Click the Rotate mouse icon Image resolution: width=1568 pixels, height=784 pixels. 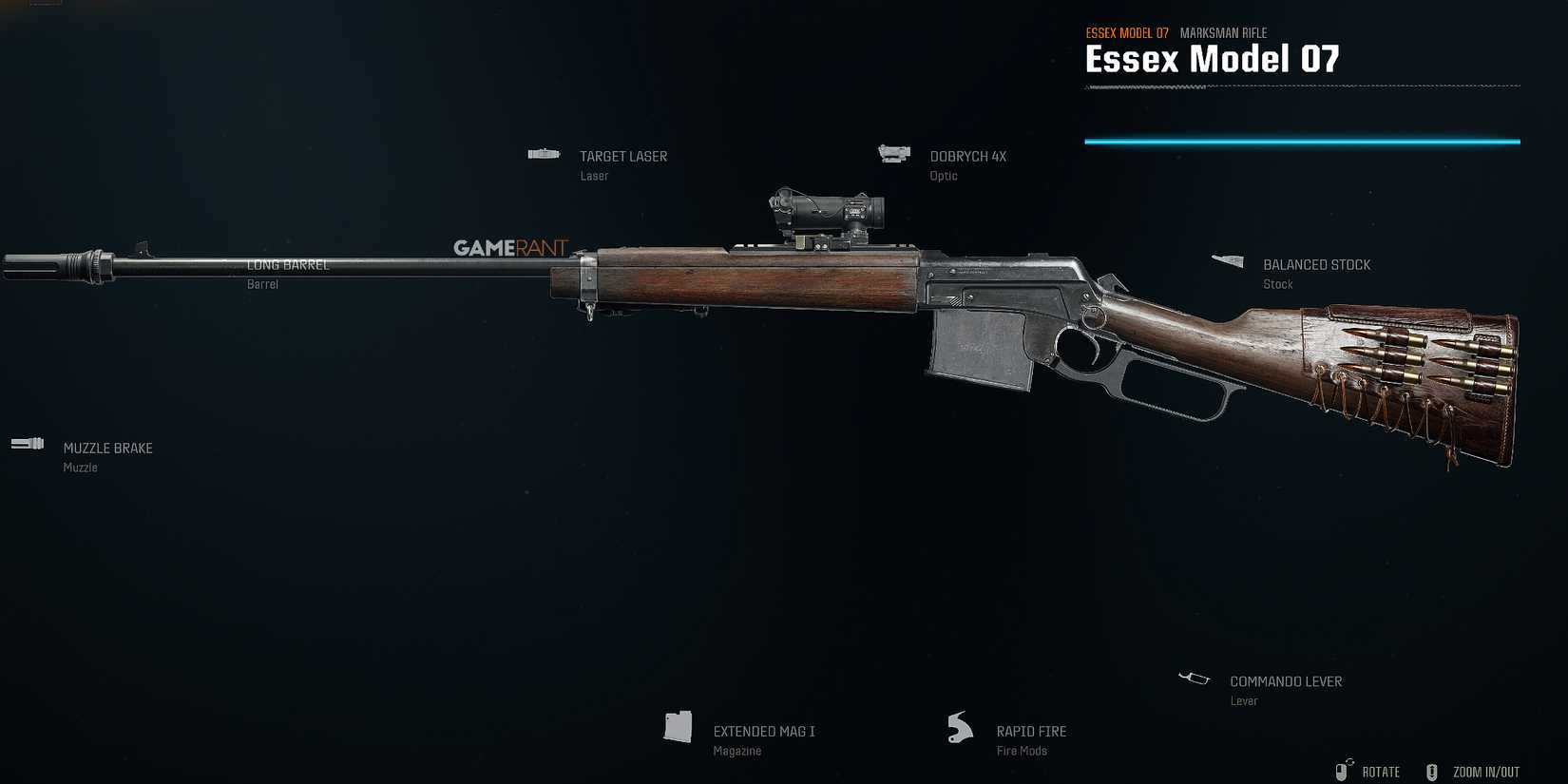pos(1345,770)
